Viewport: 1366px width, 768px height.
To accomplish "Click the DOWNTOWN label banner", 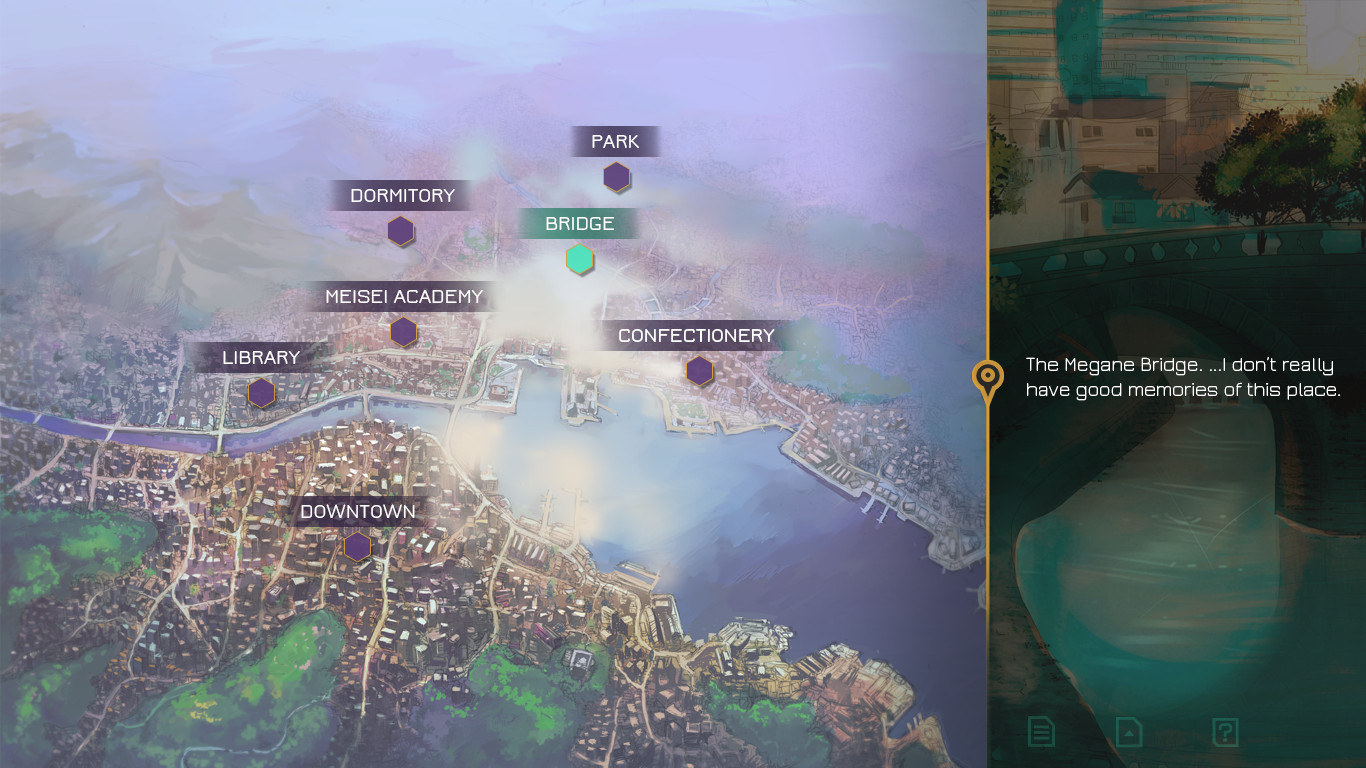I will pyautogui.click(x=356, y=511).
